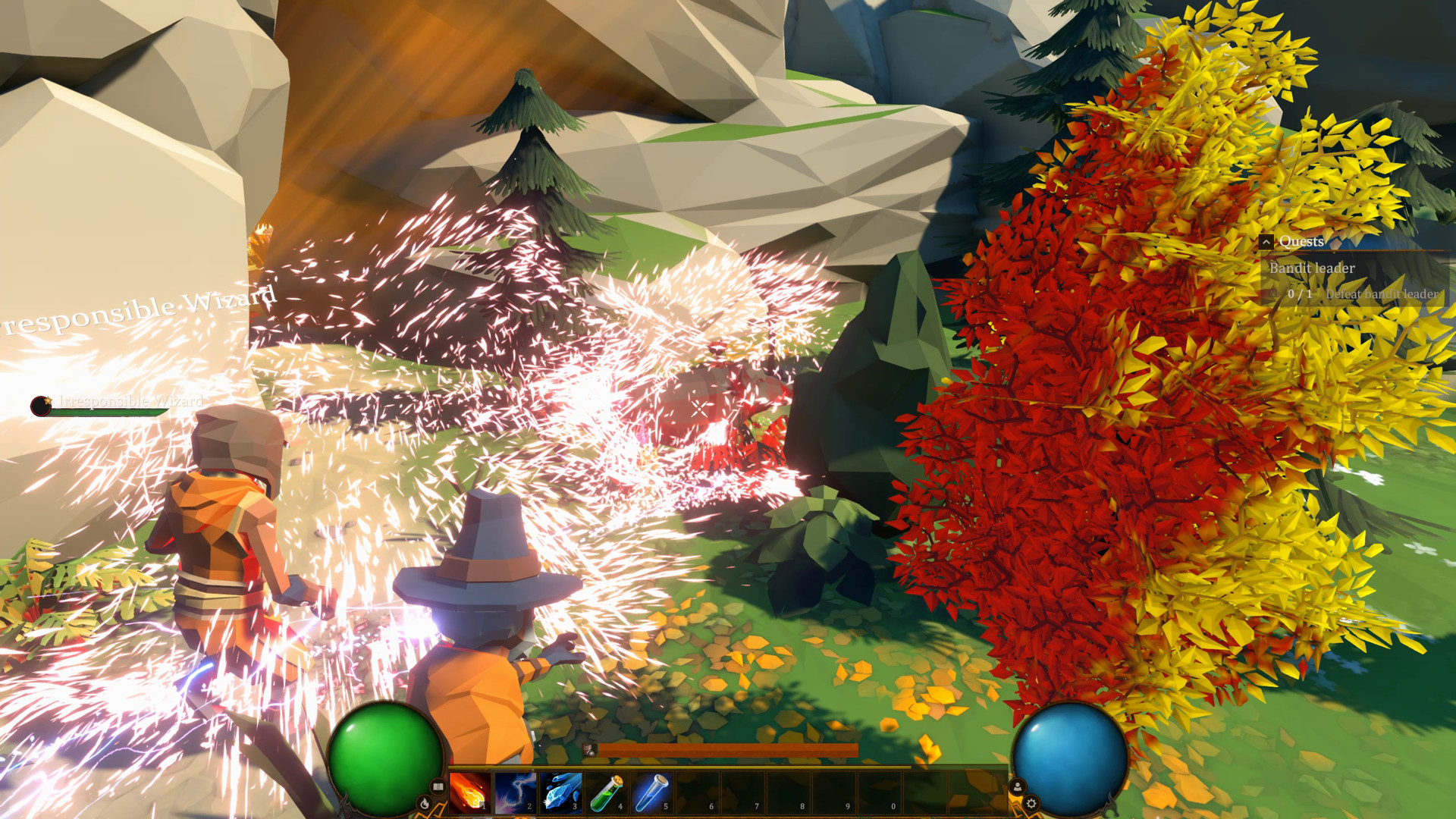Image resolution: width=1456 pixels, height=819 pixels.
Task: Click the Quests panel header
Action: click(1301, 242)
